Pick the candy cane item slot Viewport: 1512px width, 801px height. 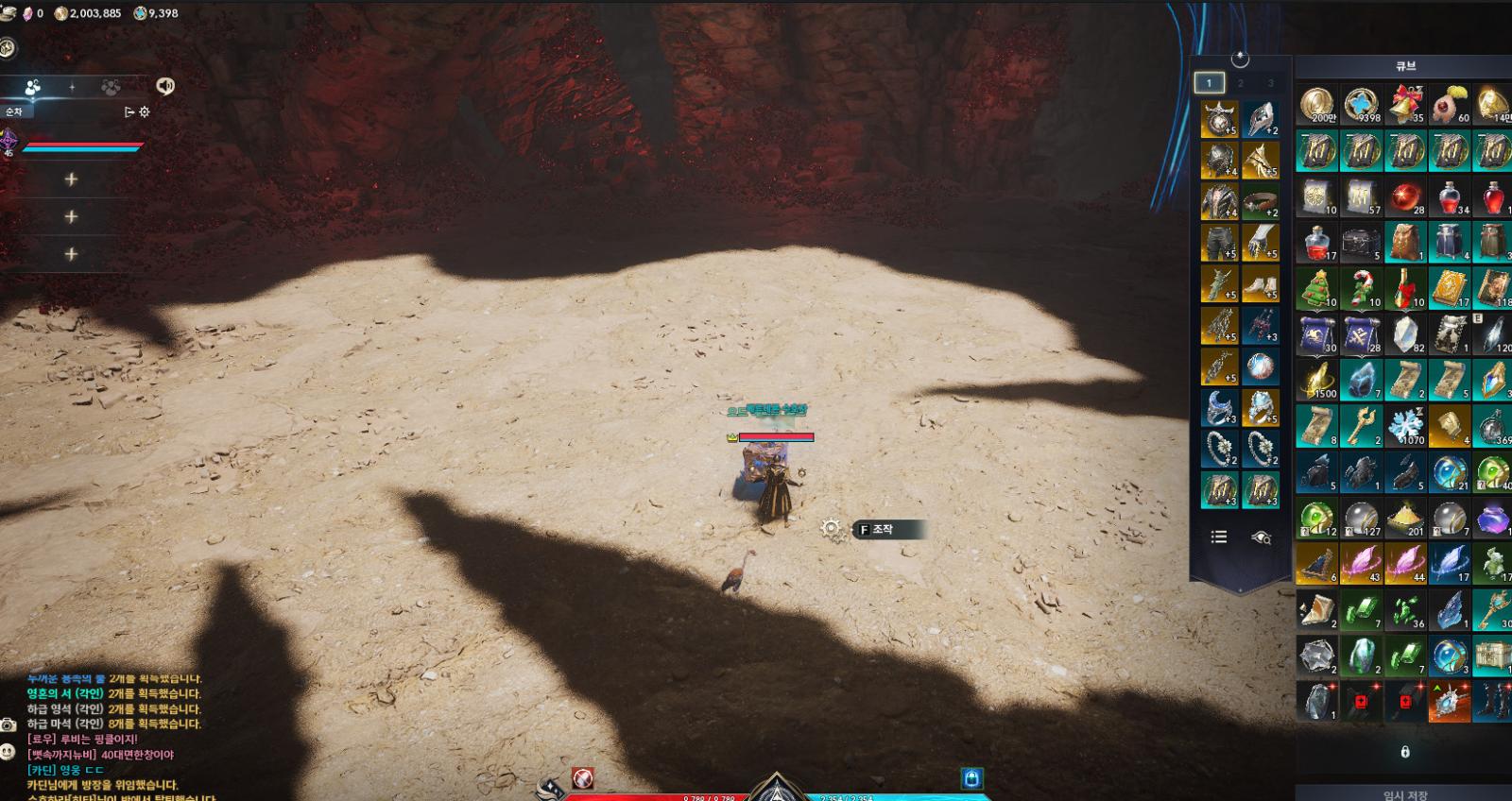pyautogui.click(x=1361, y=288)
